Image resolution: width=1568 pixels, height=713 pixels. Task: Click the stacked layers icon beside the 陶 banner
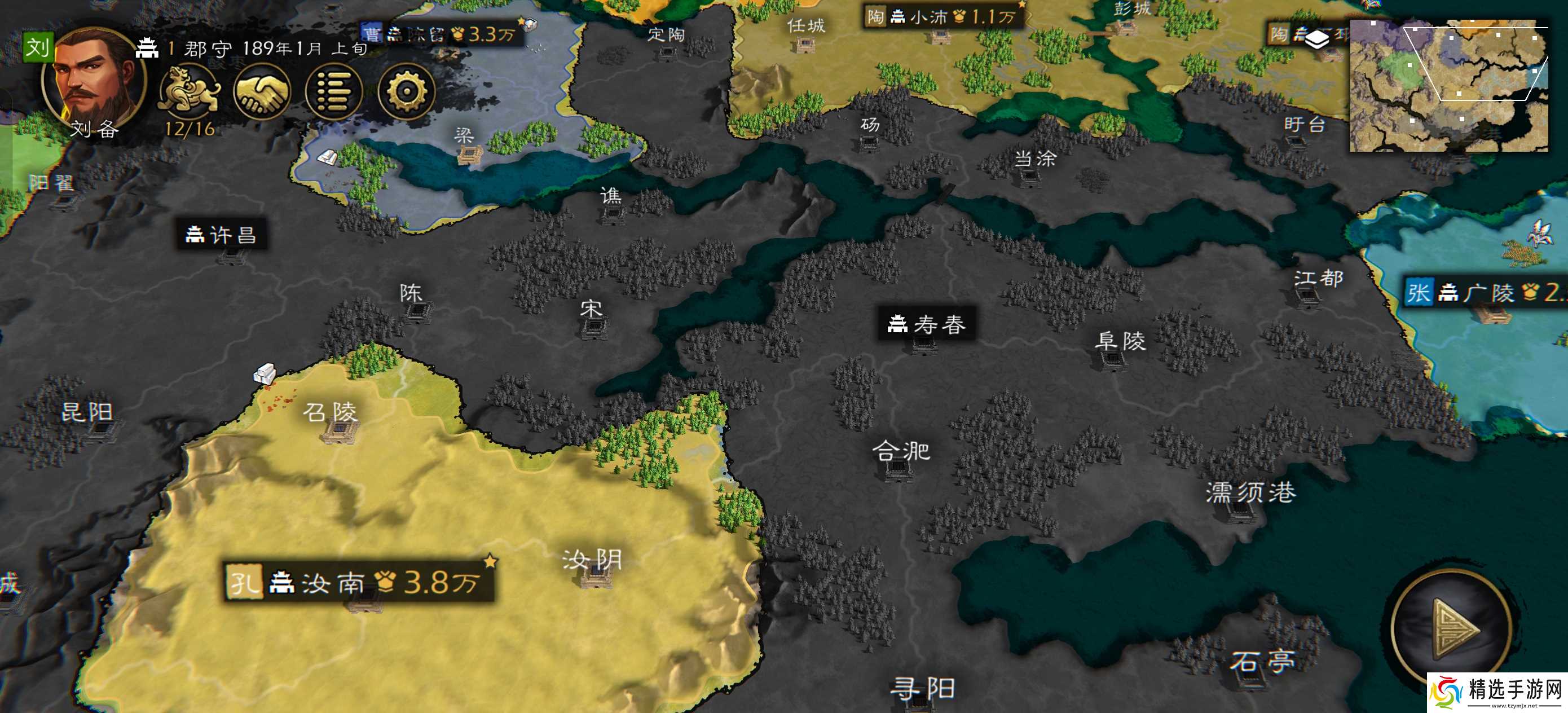(1317, 38)
